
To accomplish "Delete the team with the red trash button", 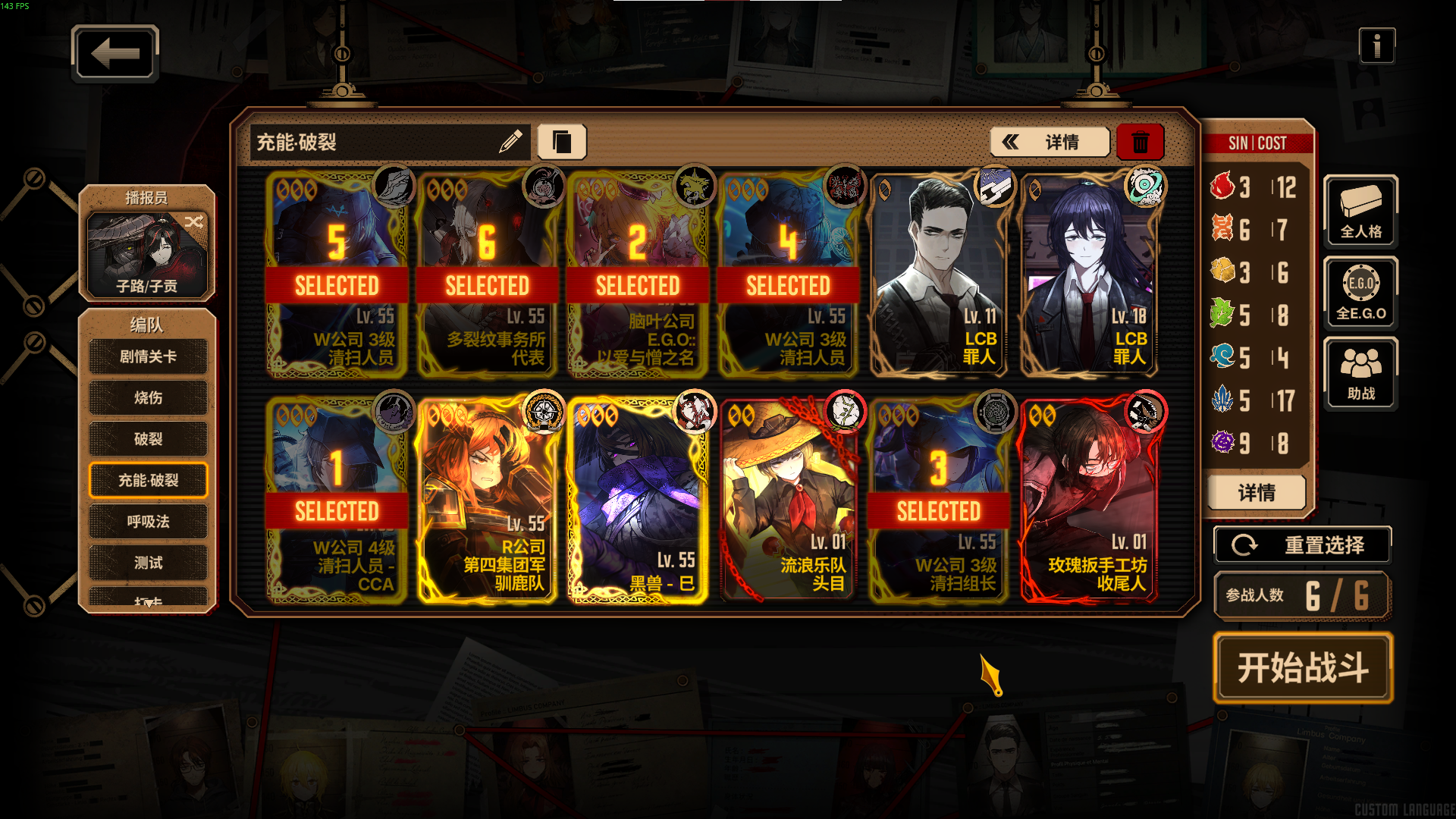I will tap(1140, 142).
